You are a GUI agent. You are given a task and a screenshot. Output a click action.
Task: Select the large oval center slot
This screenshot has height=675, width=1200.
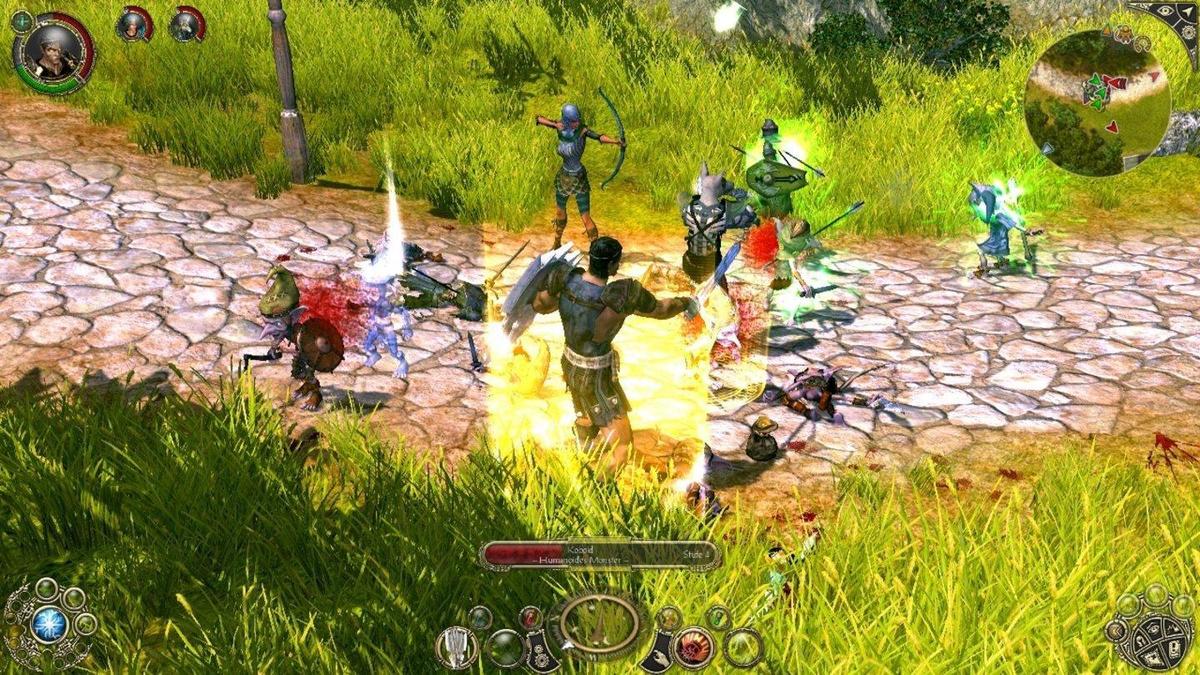tap(600, 625)
